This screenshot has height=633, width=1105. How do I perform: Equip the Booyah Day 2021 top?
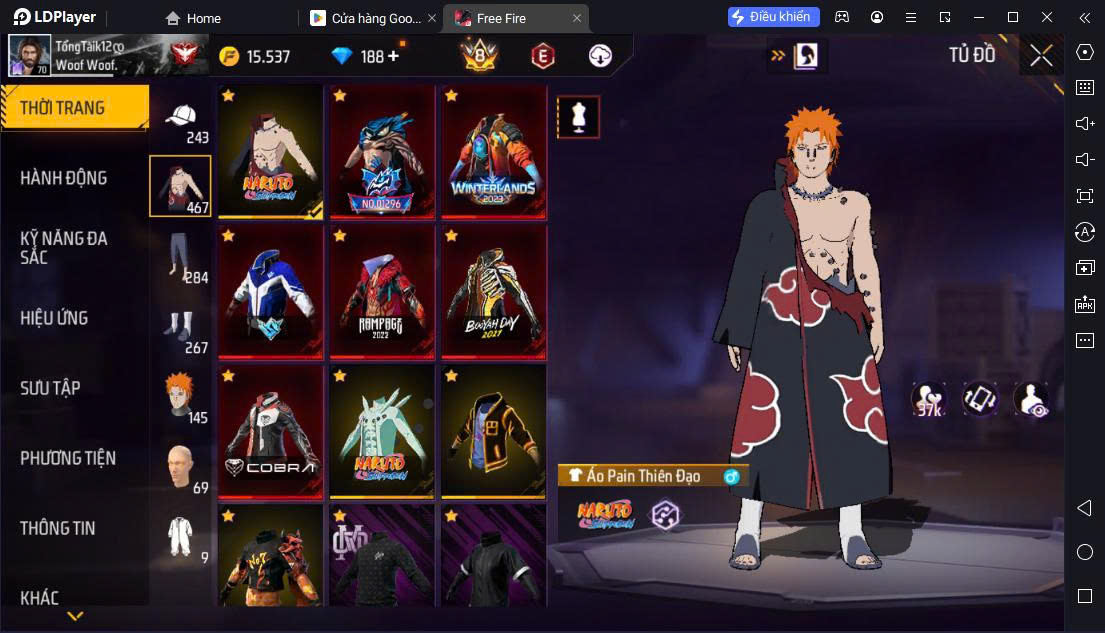tap(493, 291)
